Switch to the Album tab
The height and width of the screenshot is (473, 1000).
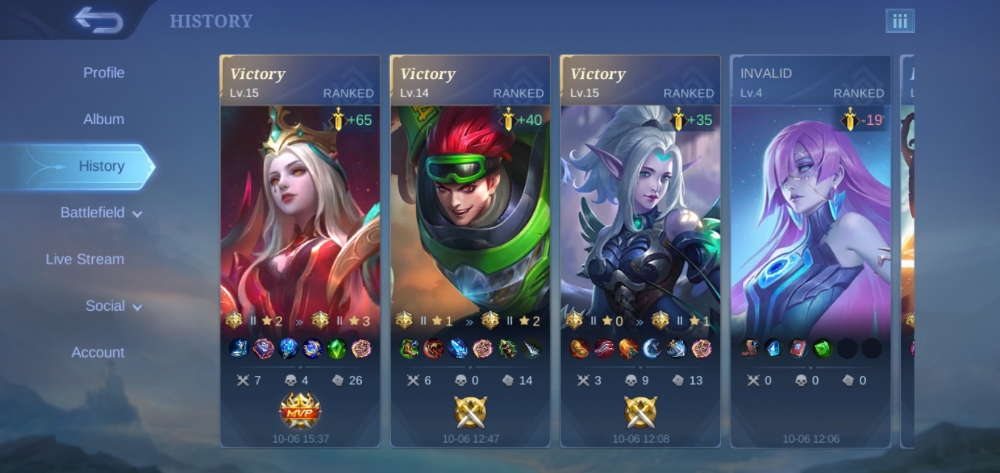pyautogui.click(x=104, y=119)
